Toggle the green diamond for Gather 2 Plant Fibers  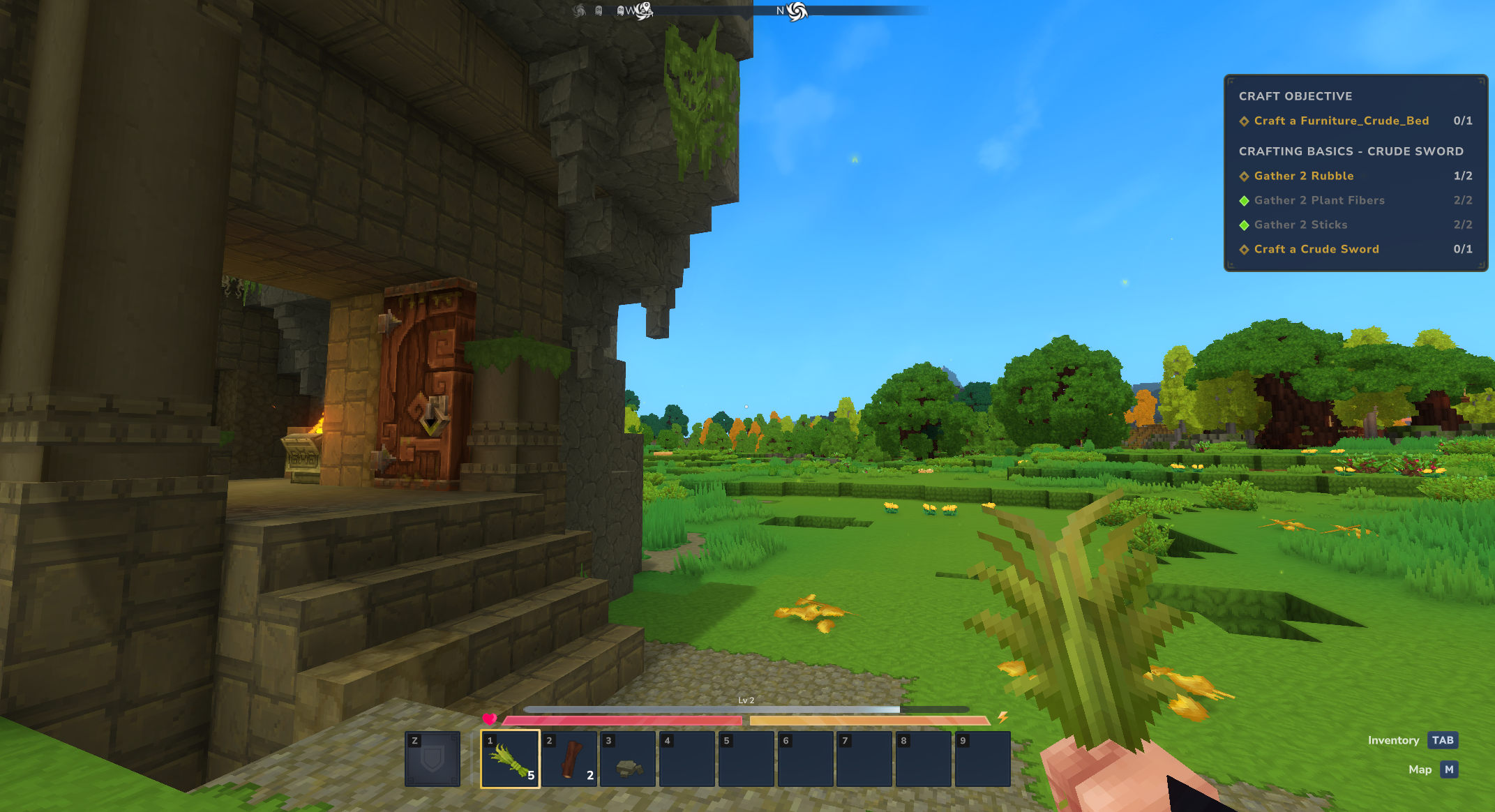1245,200
